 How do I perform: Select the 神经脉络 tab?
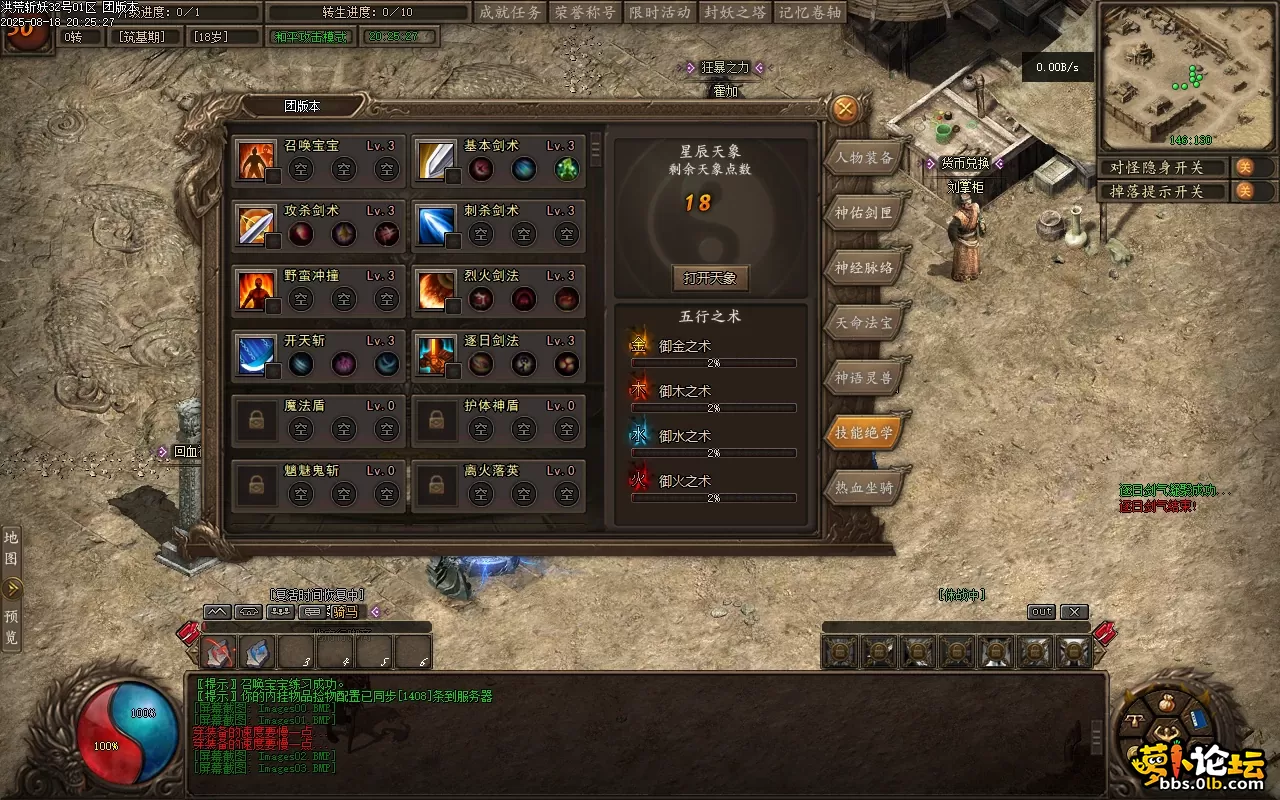coord(863,268)
